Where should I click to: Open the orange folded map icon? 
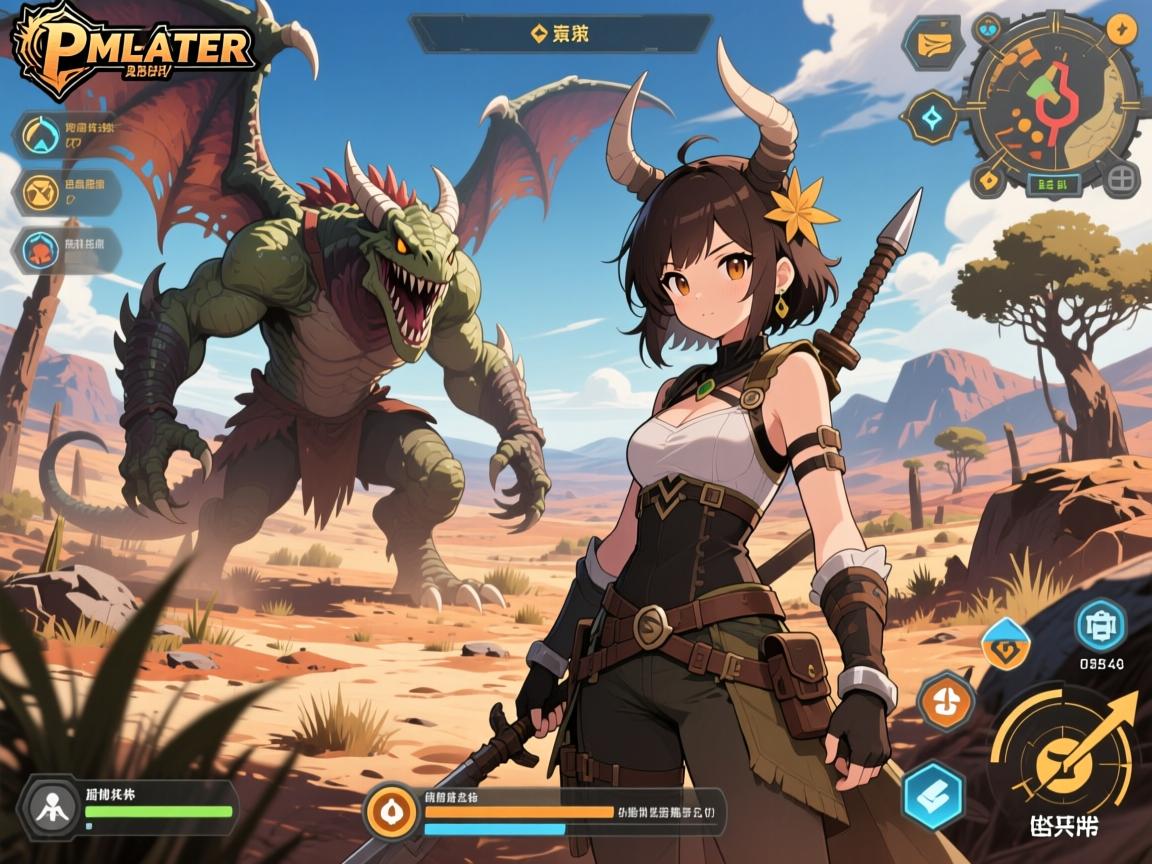(933, 43)
